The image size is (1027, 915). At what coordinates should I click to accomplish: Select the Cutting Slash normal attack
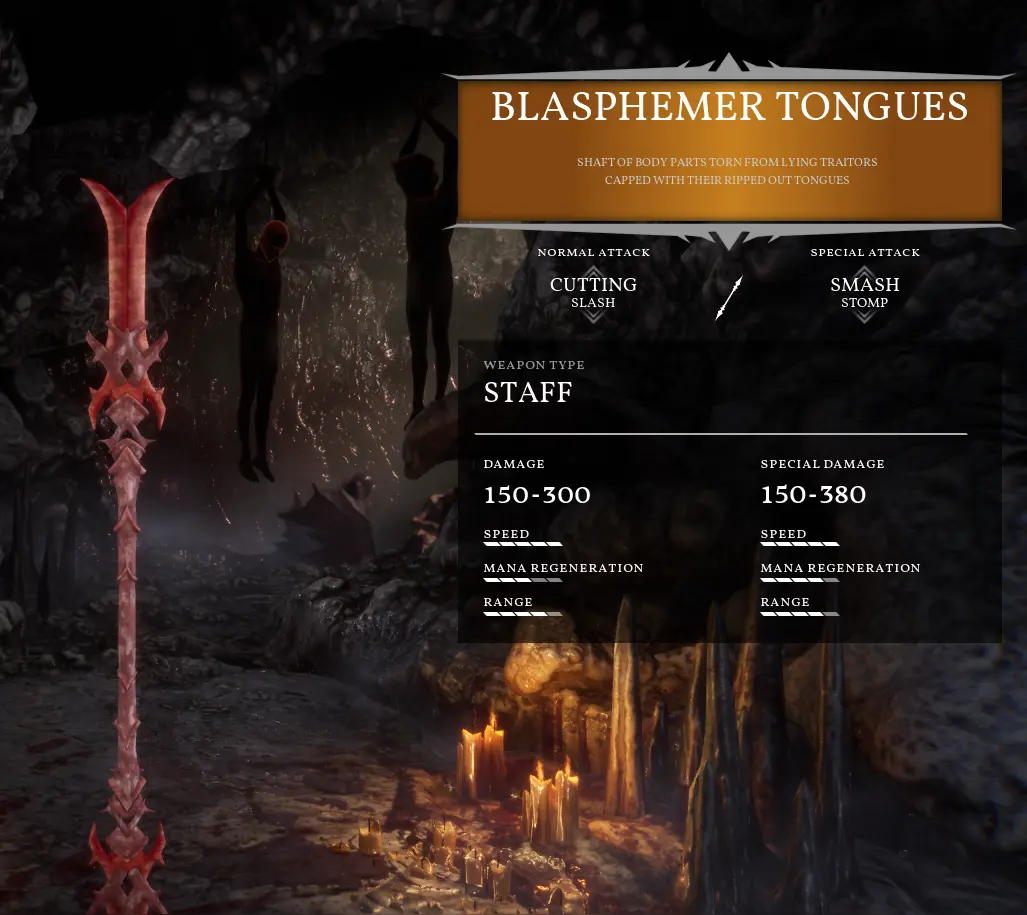593,292
